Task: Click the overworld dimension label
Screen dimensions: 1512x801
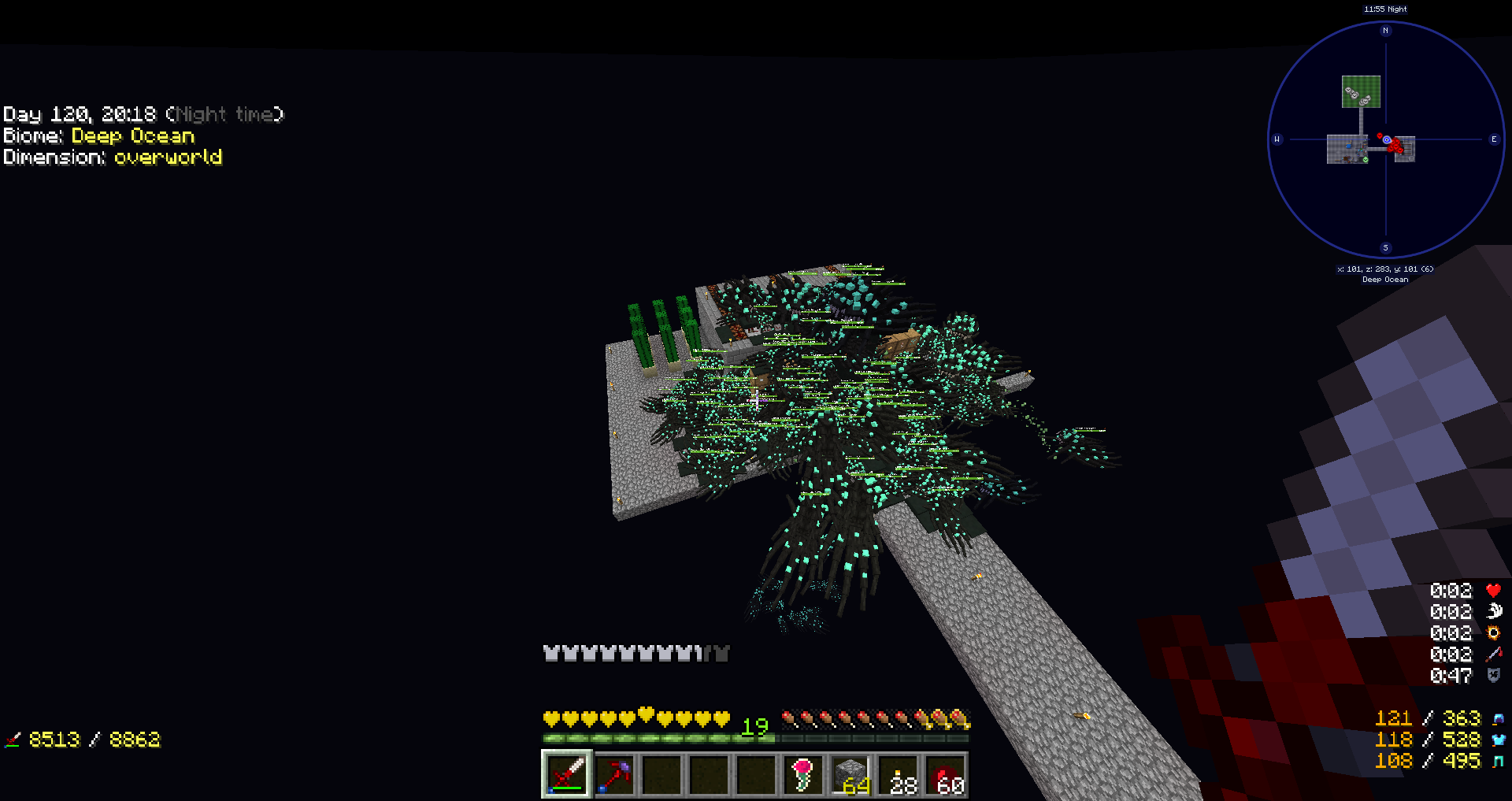Action: (x=169, y=158)
